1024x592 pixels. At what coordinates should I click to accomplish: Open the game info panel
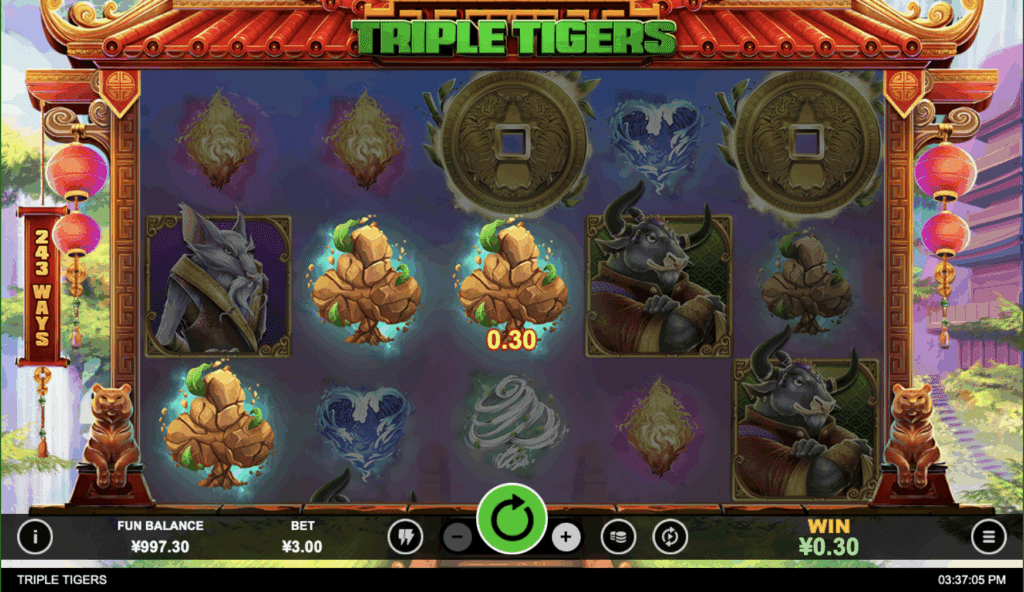(35, 537)
